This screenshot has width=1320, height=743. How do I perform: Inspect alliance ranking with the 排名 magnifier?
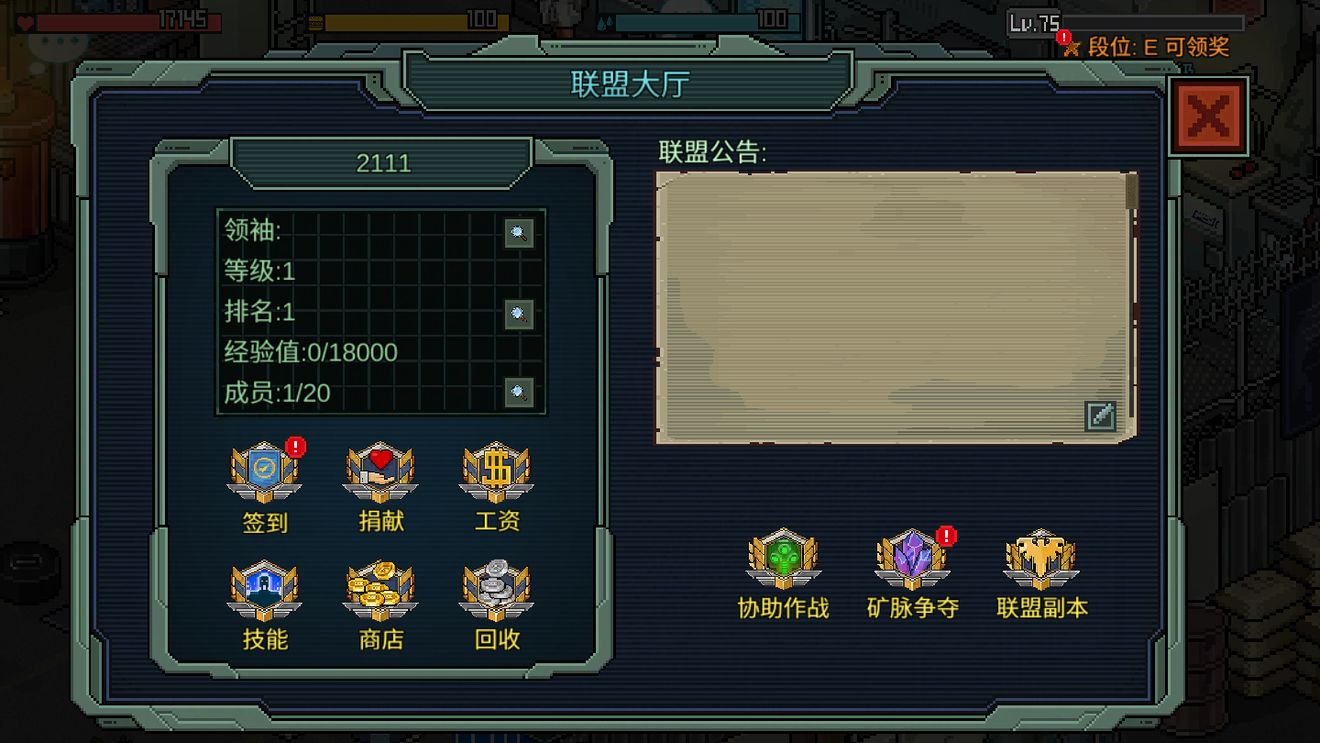518,313
